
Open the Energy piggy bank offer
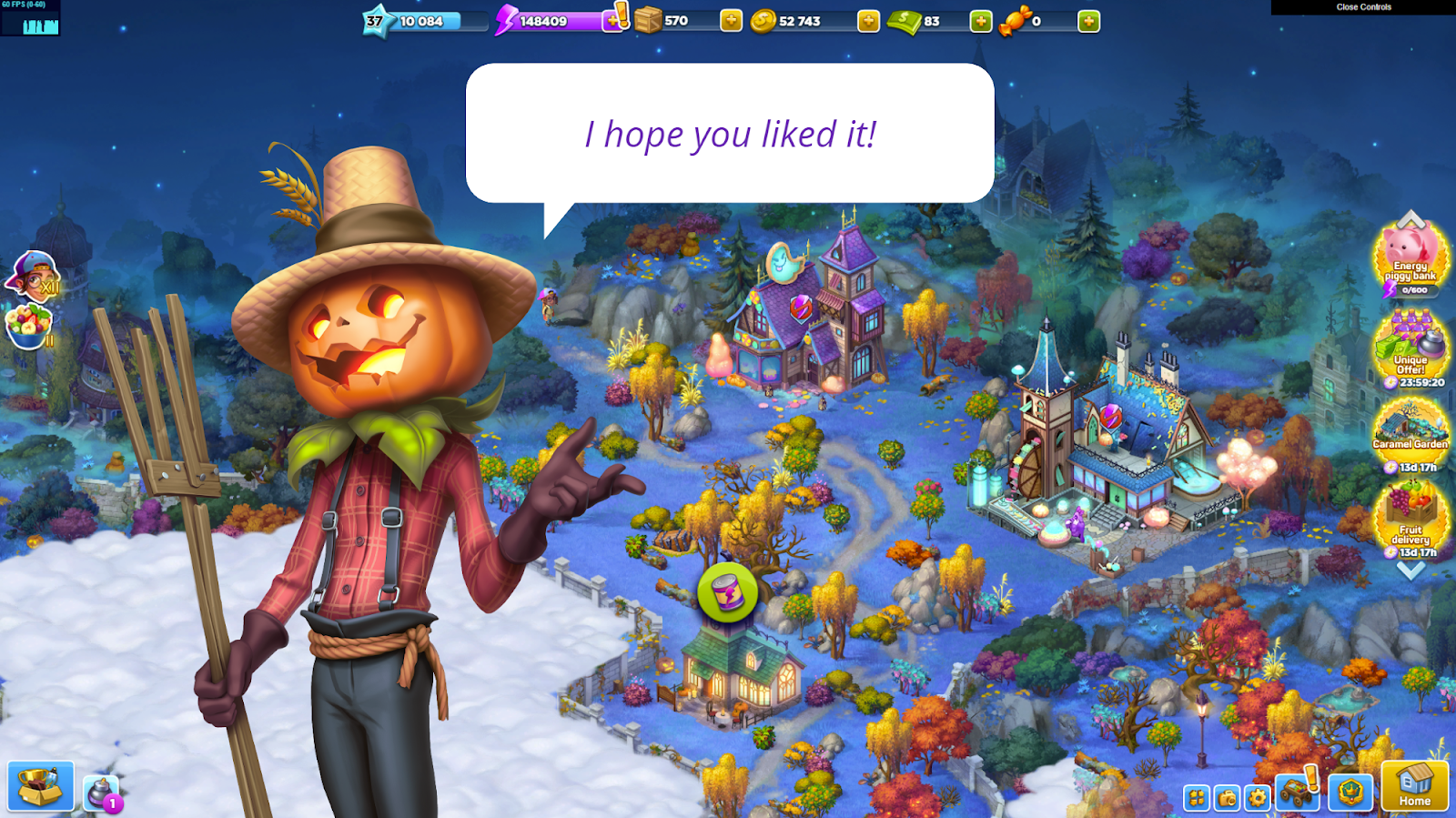click(1410, 260)
